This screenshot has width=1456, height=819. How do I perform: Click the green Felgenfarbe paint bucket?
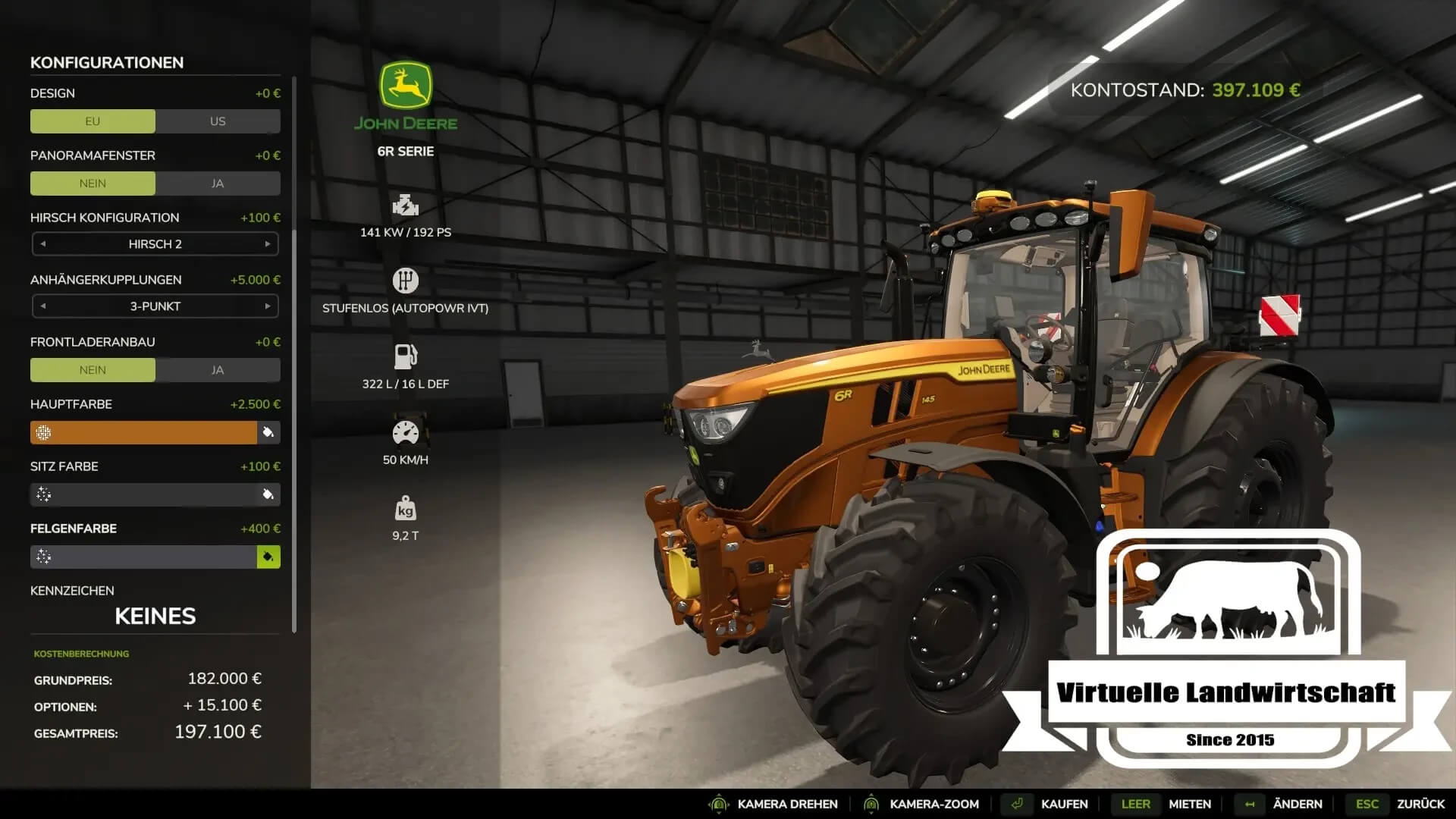pos(268,557)
